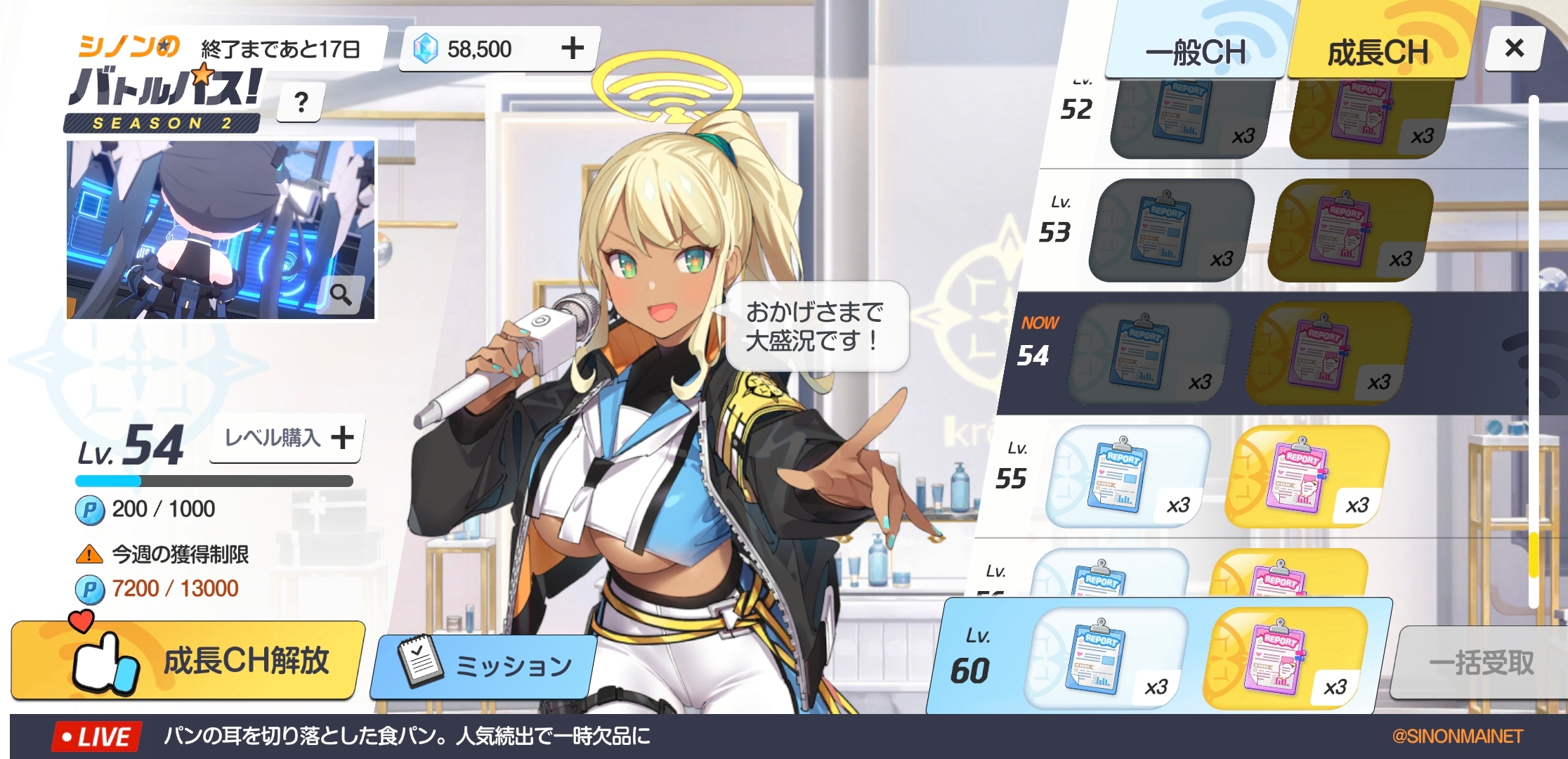The height and width of the screenshot is (759, 1568).
Task: Add gems with the plus button
Action: [x=573, y=48]
